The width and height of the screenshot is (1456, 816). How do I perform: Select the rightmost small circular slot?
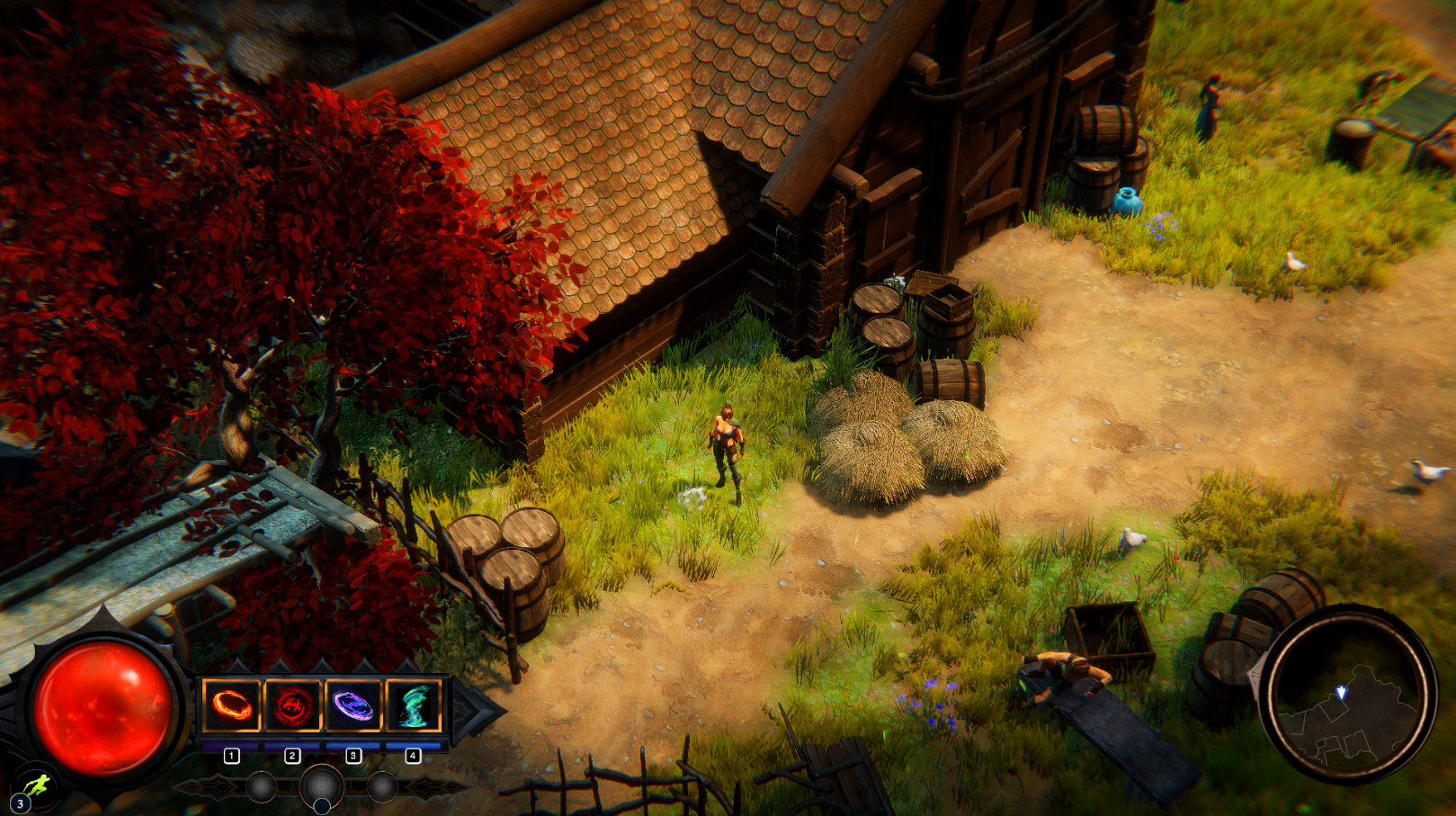pyautogui.click(x=382, y=787)
